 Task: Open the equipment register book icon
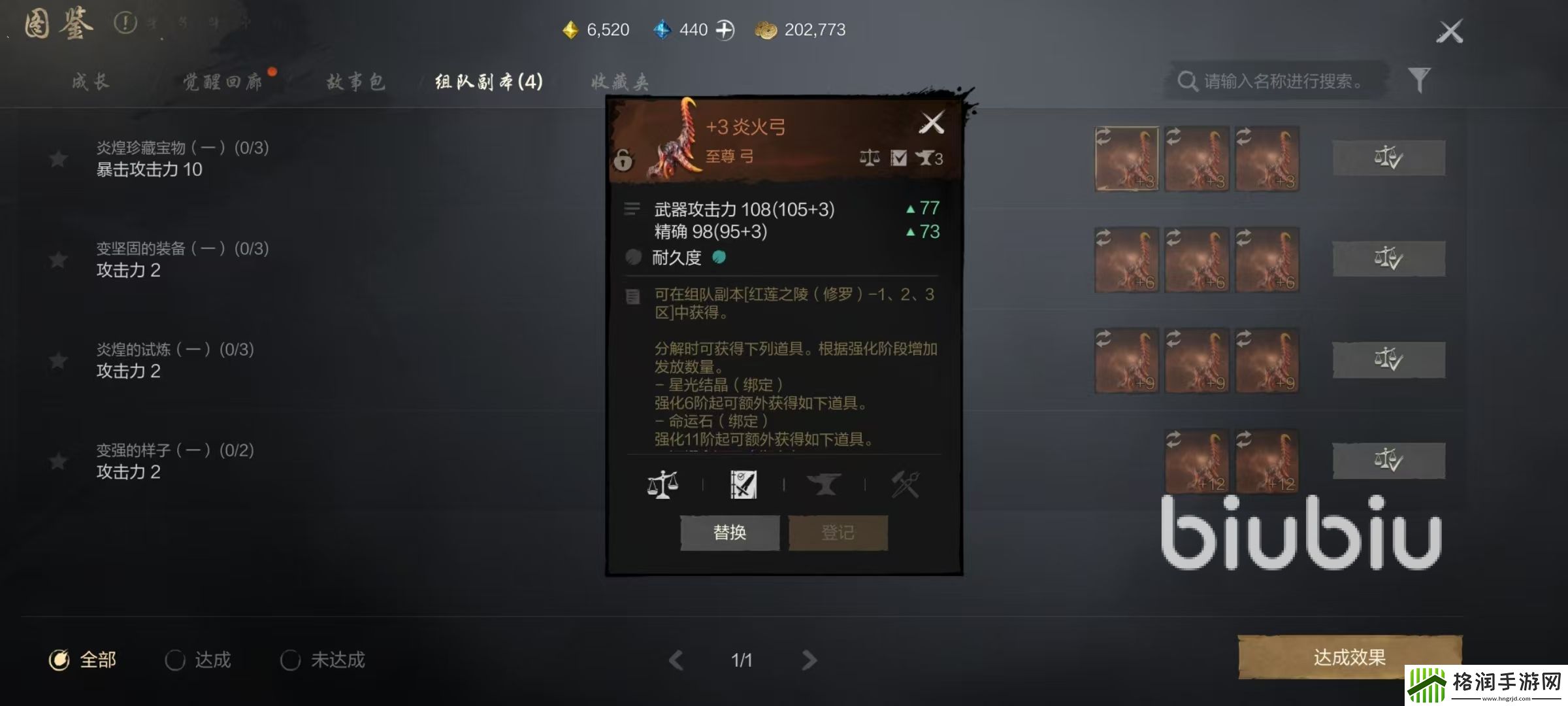pyautogui.click(x=743, y=482)
